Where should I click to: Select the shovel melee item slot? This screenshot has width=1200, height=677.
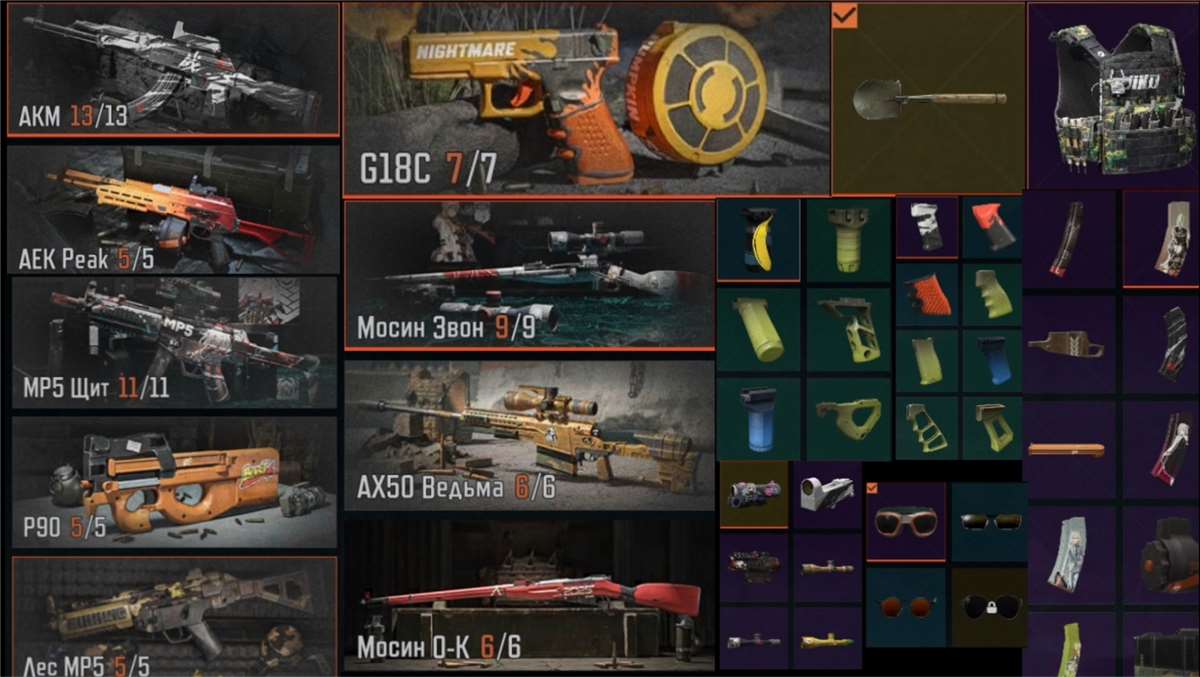(x=928, y=98)
